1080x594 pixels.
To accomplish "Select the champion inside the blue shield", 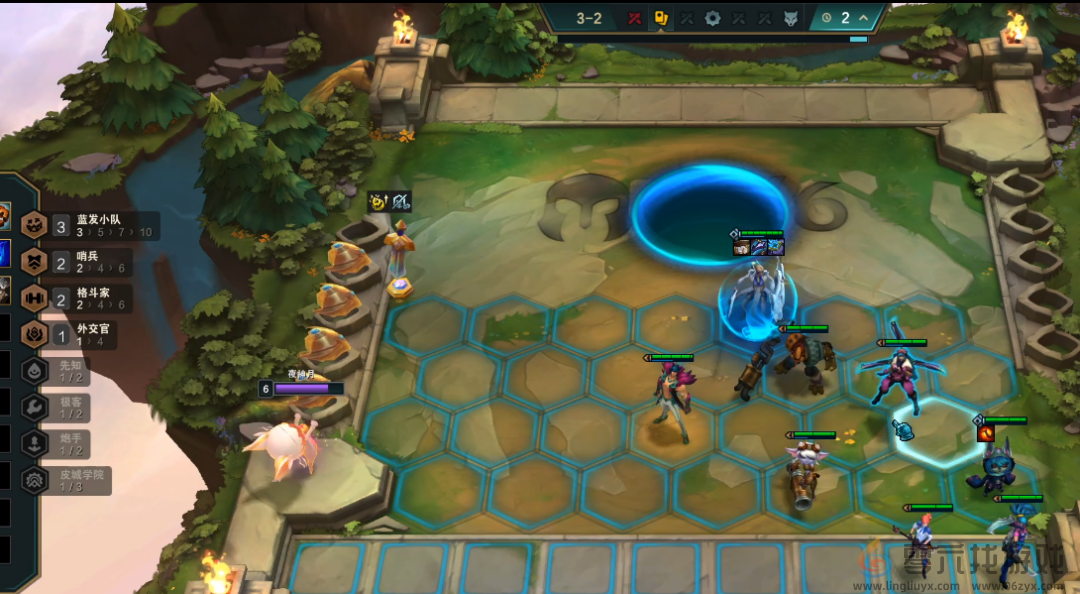I will point(756,296).
